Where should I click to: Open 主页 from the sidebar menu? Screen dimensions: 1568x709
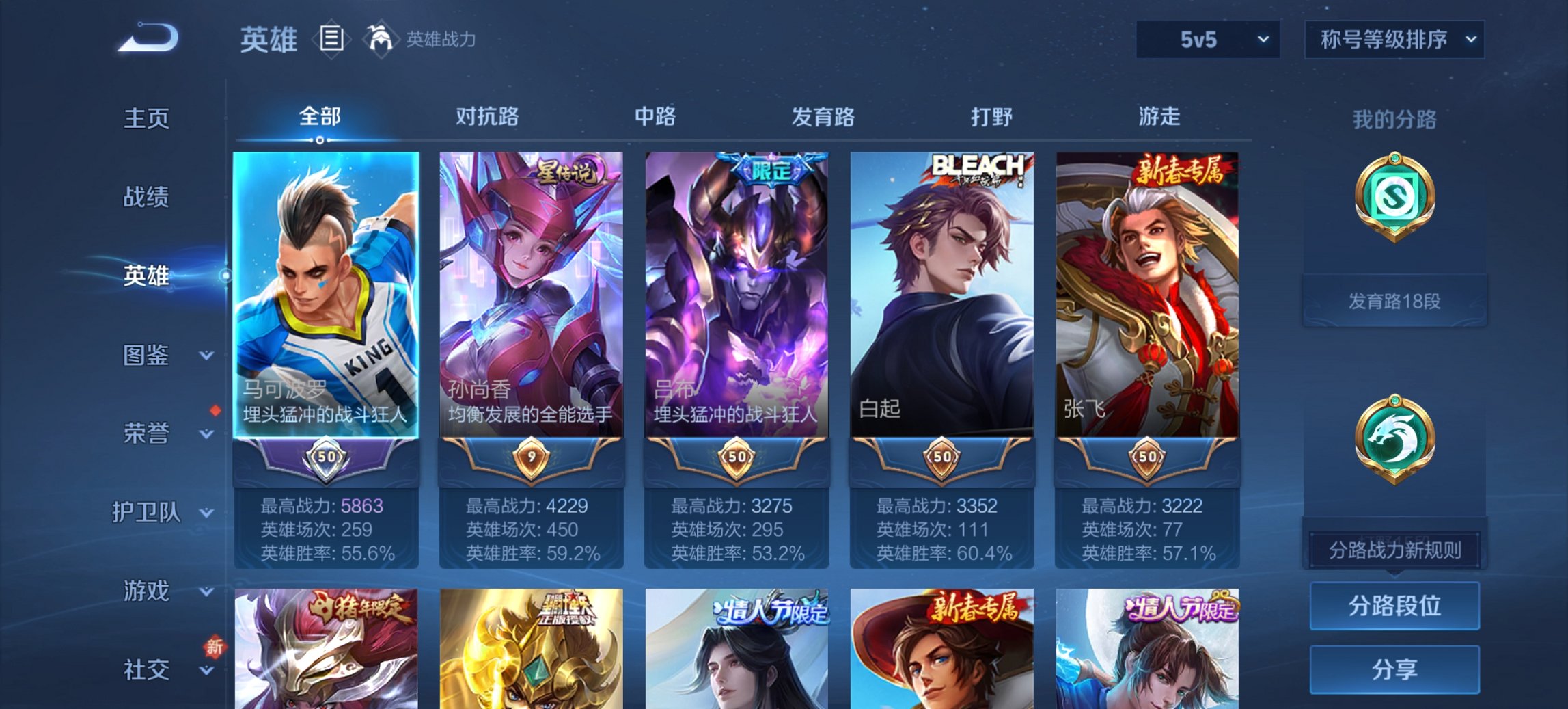(146, 119)
